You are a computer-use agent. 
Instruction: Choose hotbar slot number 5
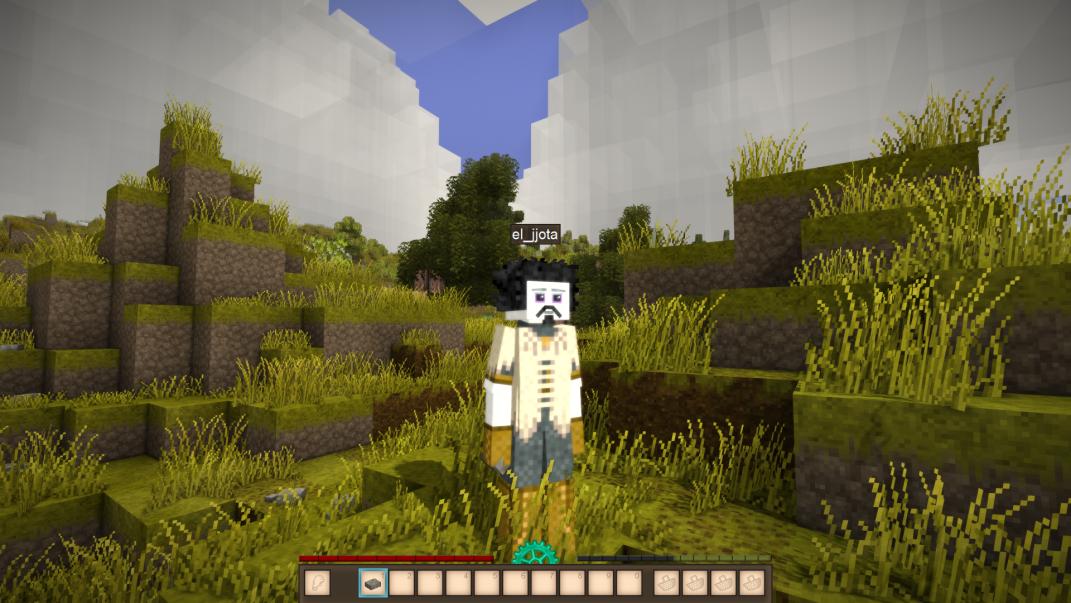pos(487,582)
